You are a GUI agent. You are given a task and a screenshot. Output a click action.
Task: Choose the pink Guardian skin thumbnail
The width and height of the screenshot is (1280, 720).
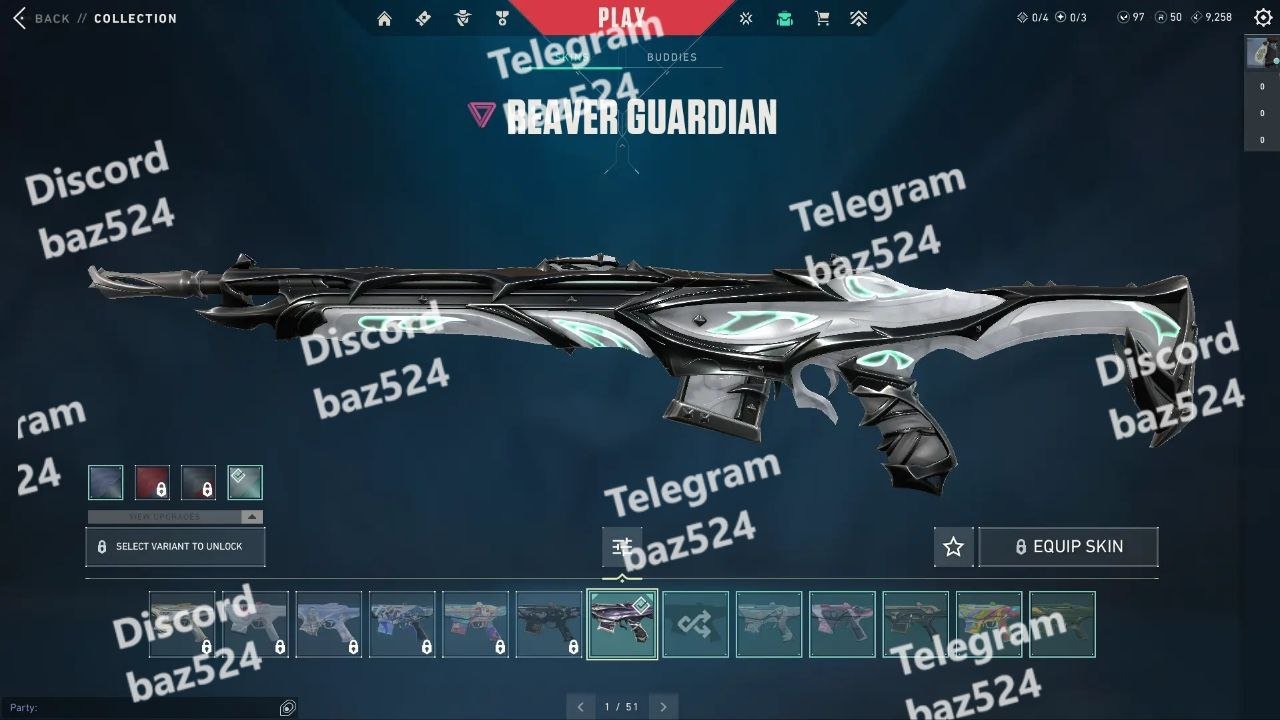pyautogui.click(x=842, y=625)
